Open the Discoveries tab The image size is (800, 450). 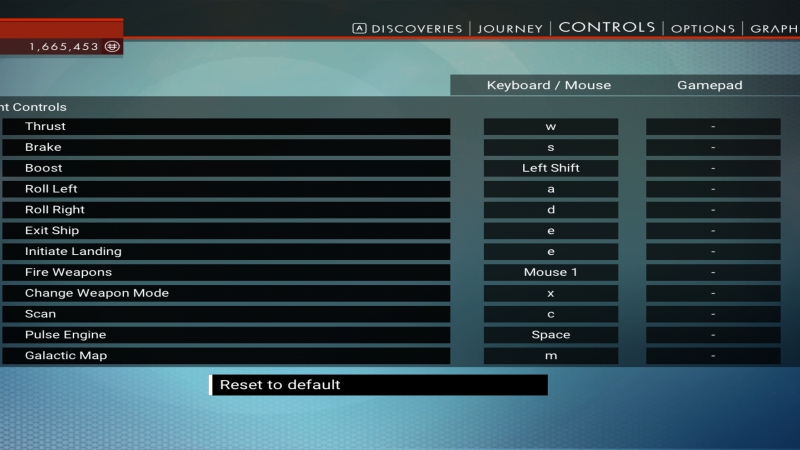(x=416, y=28)
